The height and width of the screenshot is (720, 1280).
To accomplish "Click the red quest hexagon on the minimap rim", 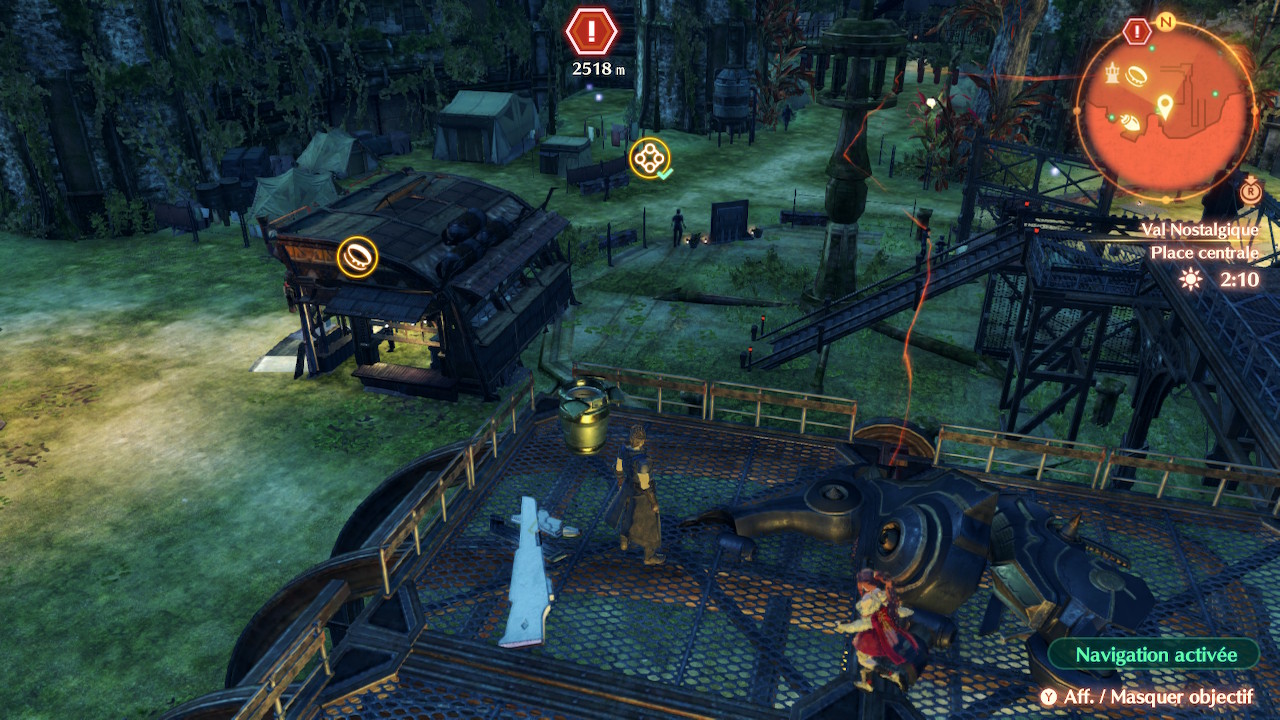I will pyautogui.click(x=1137, y=32).
